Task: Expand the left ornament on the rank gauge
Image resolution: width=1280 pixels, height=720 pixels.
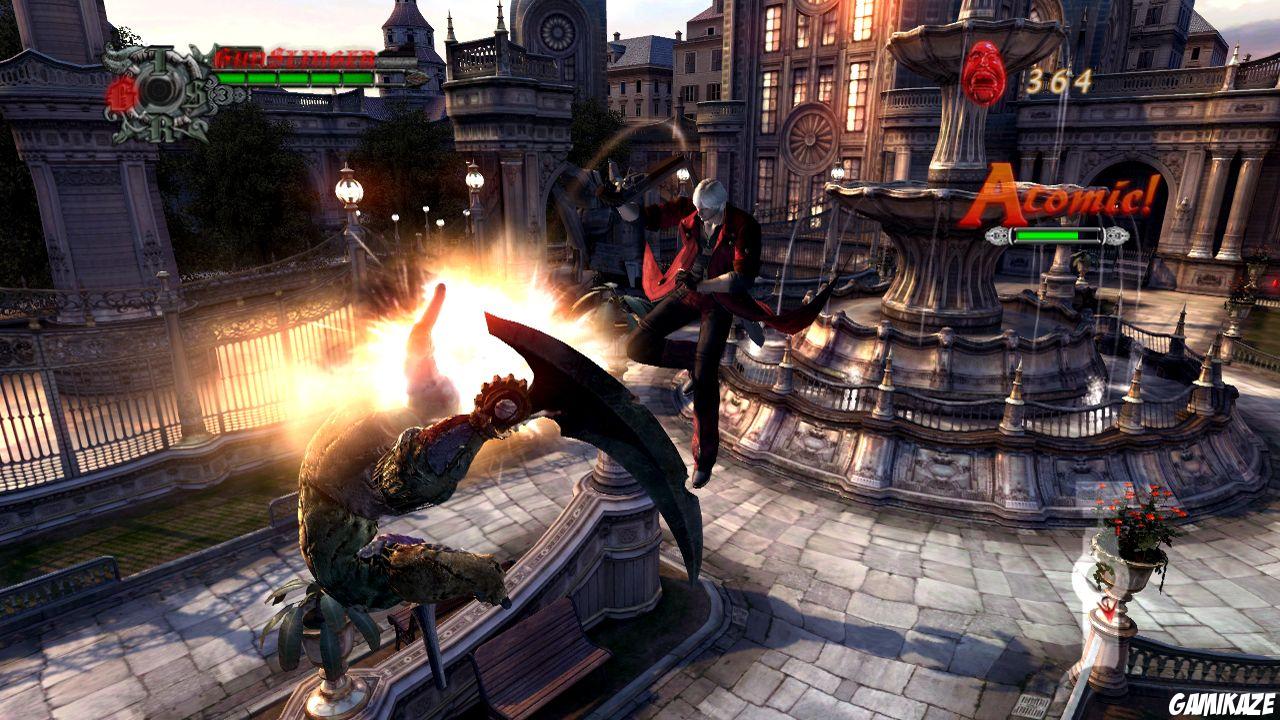Action: tap(999, 235)
